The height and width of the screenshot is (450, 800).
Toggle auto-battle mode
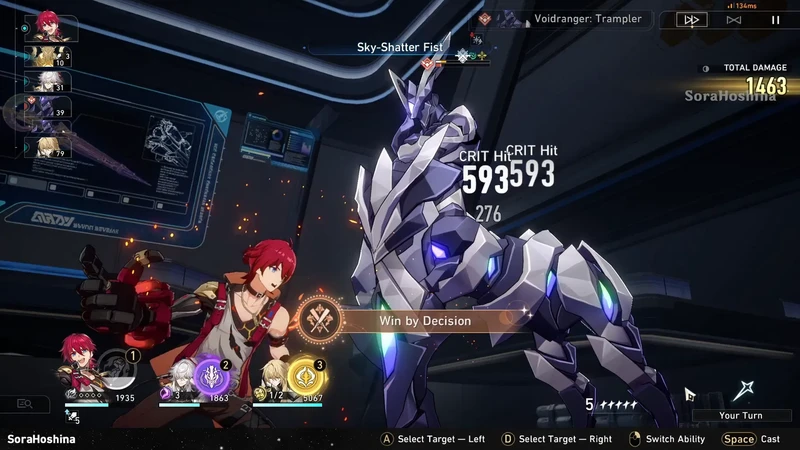tap(734, 19)
